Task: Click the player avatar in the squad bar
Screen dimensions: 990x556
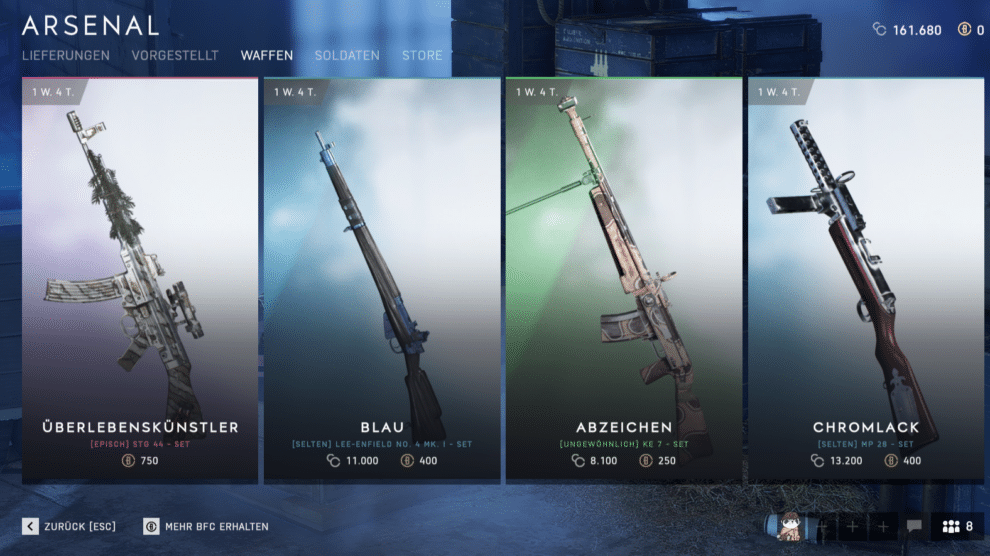Action: (x=790, y=526)
